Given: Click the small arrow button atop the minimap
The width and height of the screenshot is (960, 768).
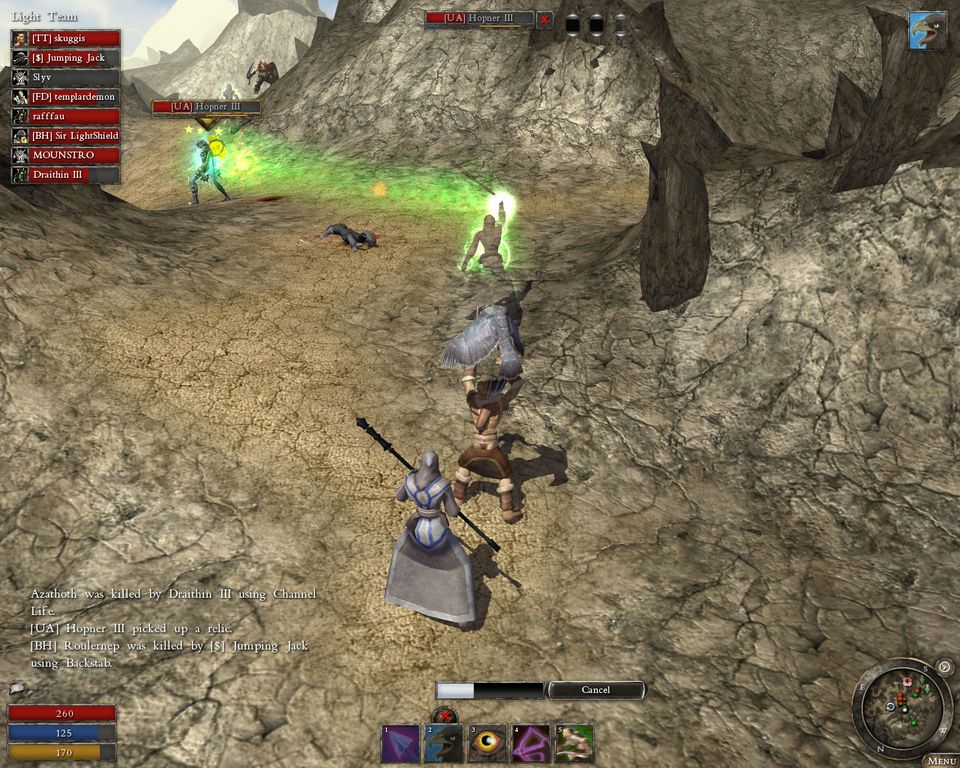Looking at the screenshot, I should [944, 667].
